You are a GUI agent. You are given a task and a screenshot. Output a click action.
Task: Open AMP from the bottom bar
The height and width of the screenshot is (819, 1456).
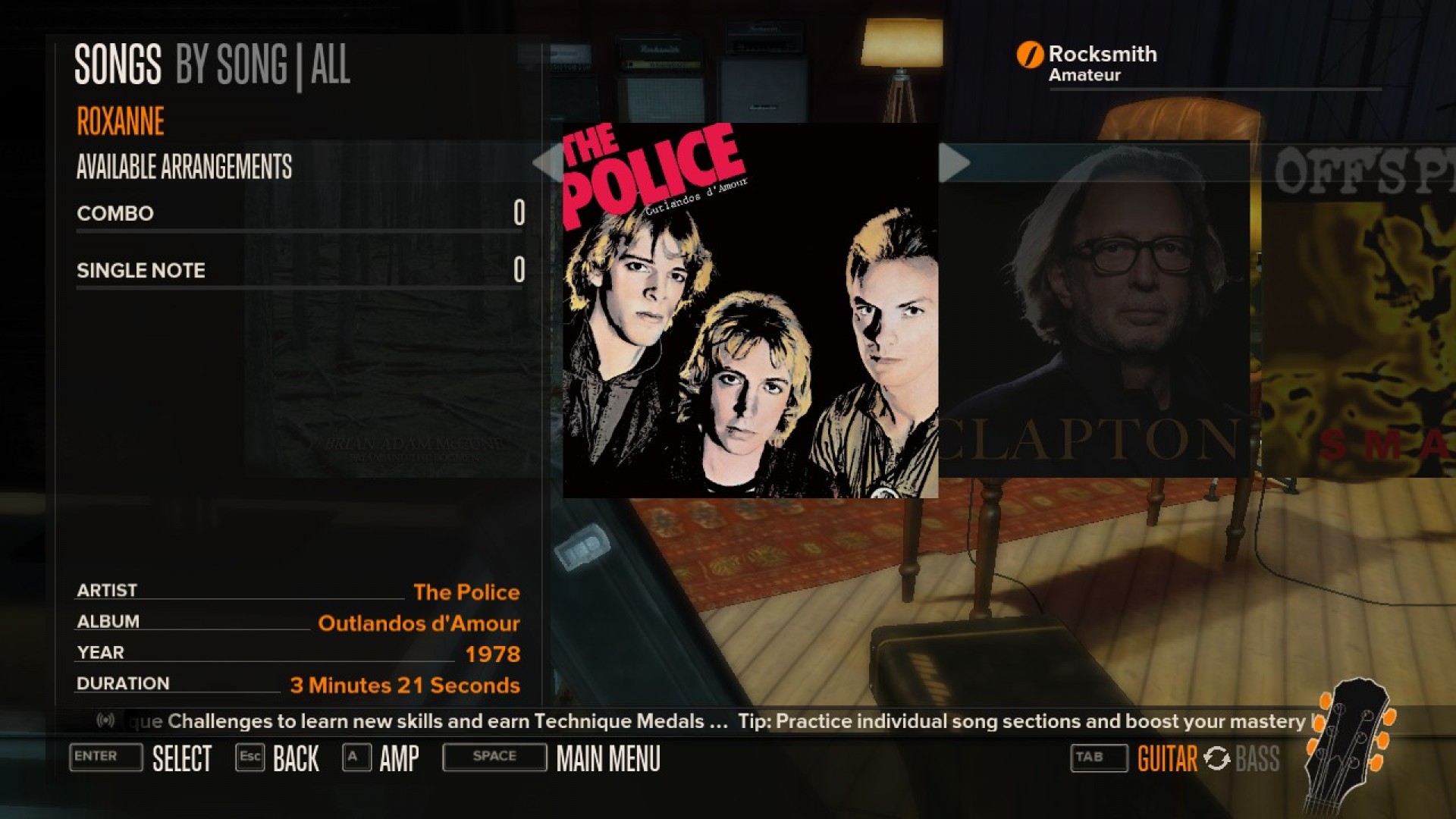click(x=397, y=758)
